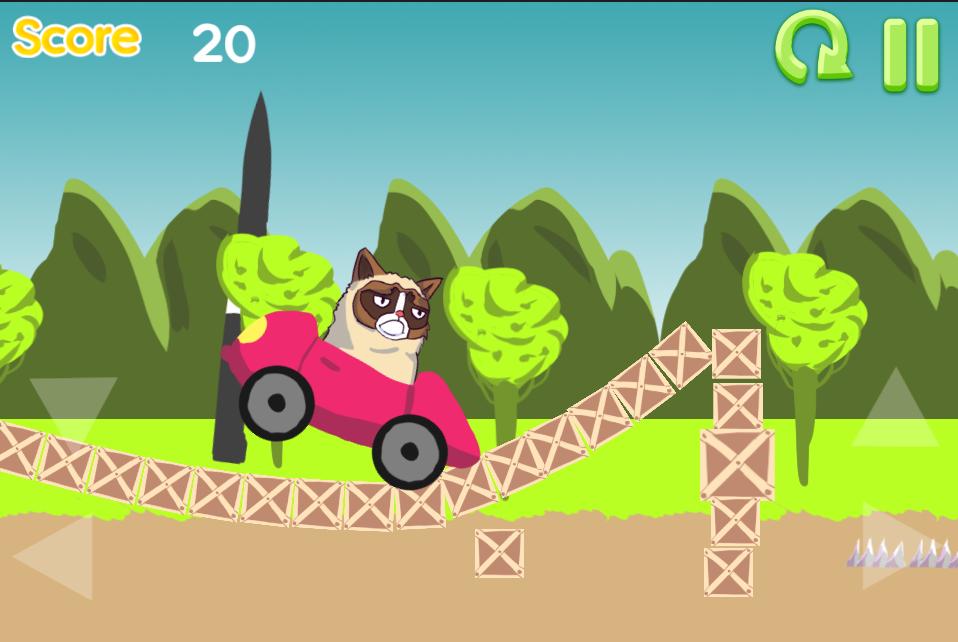This screenshot has height=642, width=958.
Task: Tap the translucent right arrow control
Action: coord(895,547)
